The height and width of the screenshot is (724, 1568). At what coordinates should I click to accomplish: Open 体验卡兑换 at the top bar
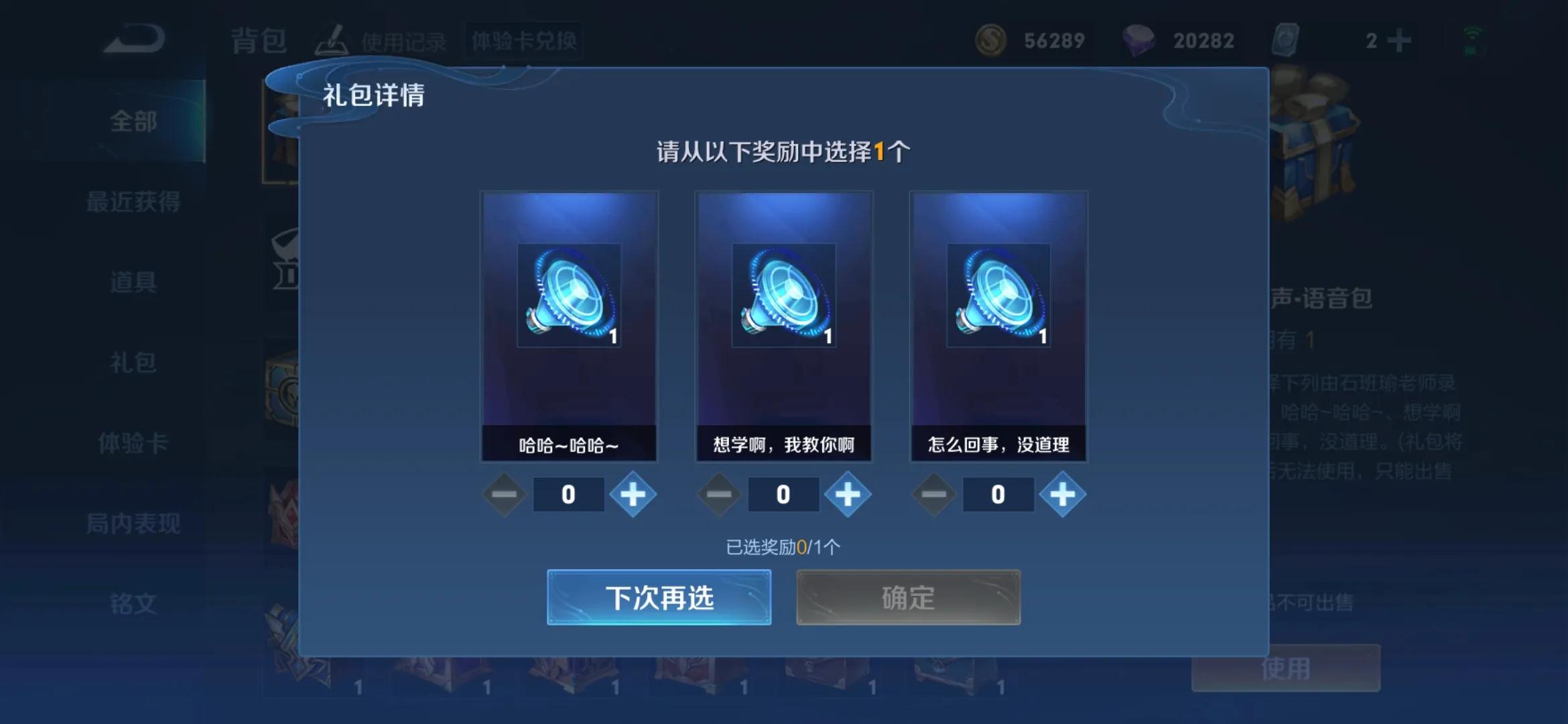click(x=524, y=40)
